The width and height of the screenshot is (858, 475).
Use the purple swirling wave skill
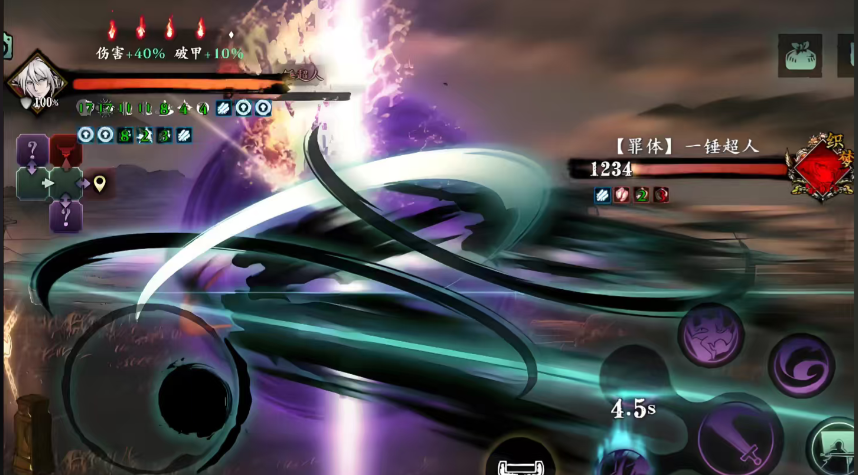click(801, 365)
